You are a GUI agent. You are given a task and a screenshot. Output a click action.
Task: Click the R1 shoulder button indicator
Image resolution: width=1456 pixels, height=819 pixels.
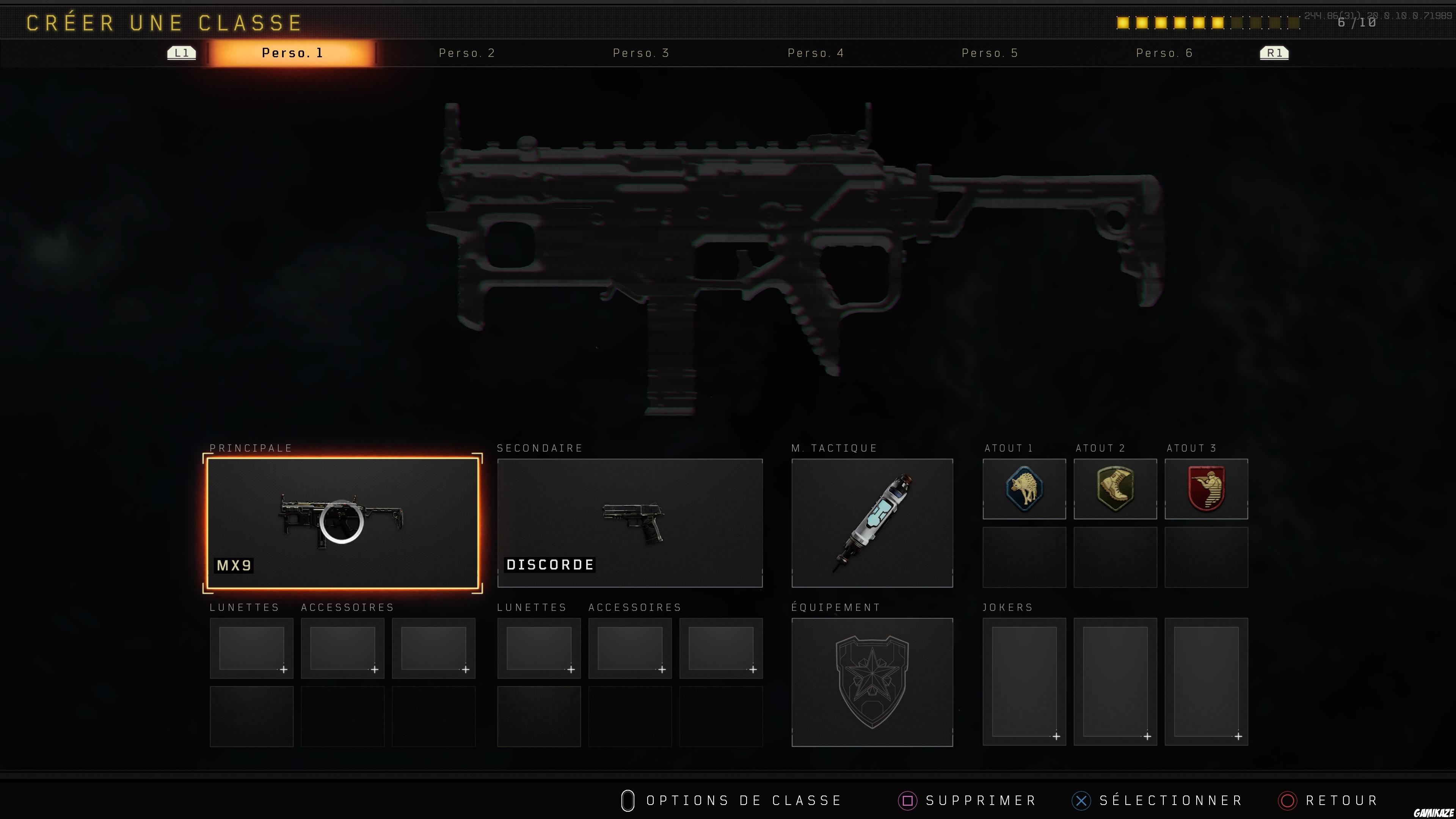pos(1274,53)
